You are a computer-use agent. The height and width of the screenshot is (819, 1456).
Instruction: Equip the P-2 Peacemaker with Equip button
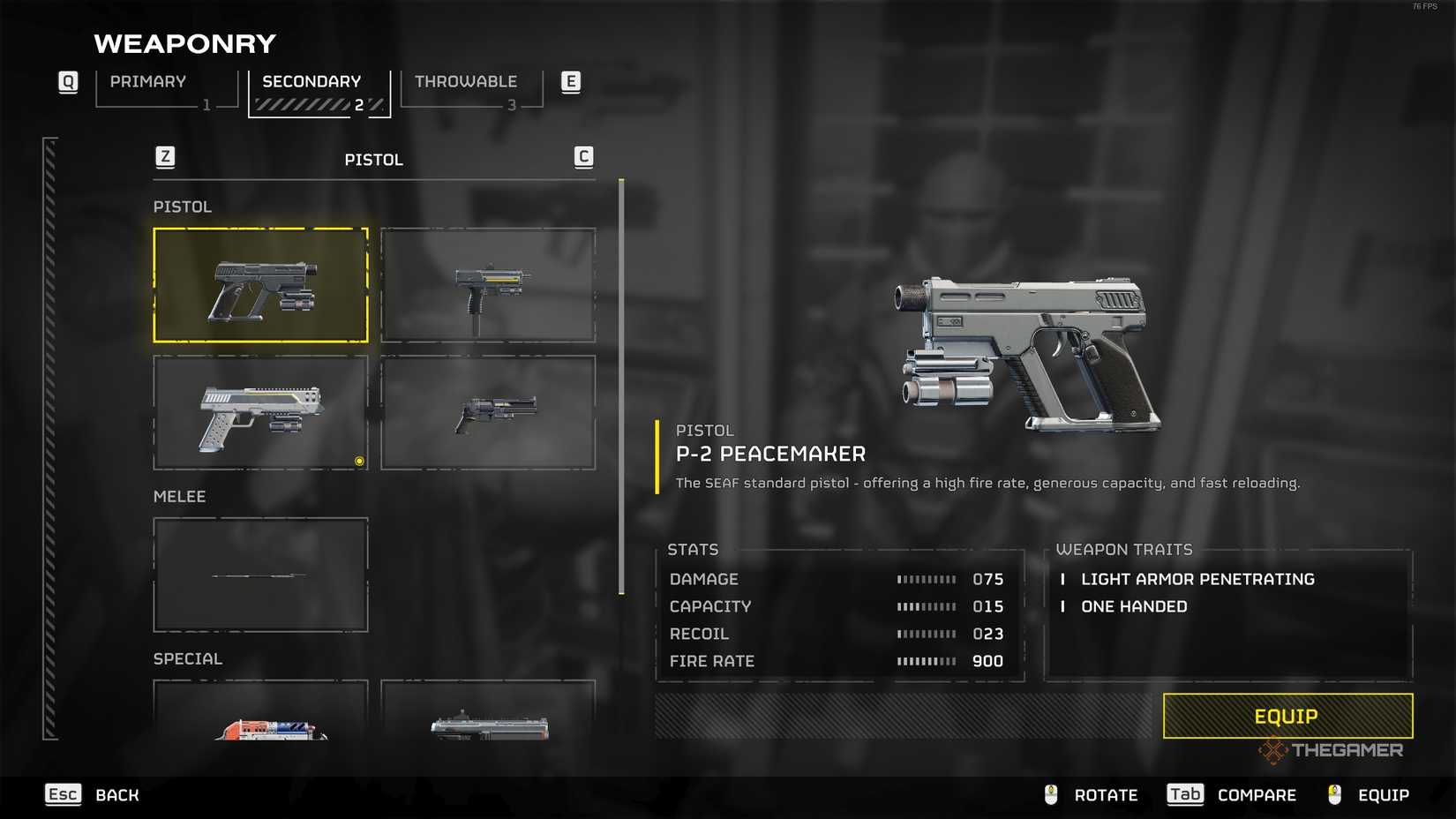click(1287, 716)
